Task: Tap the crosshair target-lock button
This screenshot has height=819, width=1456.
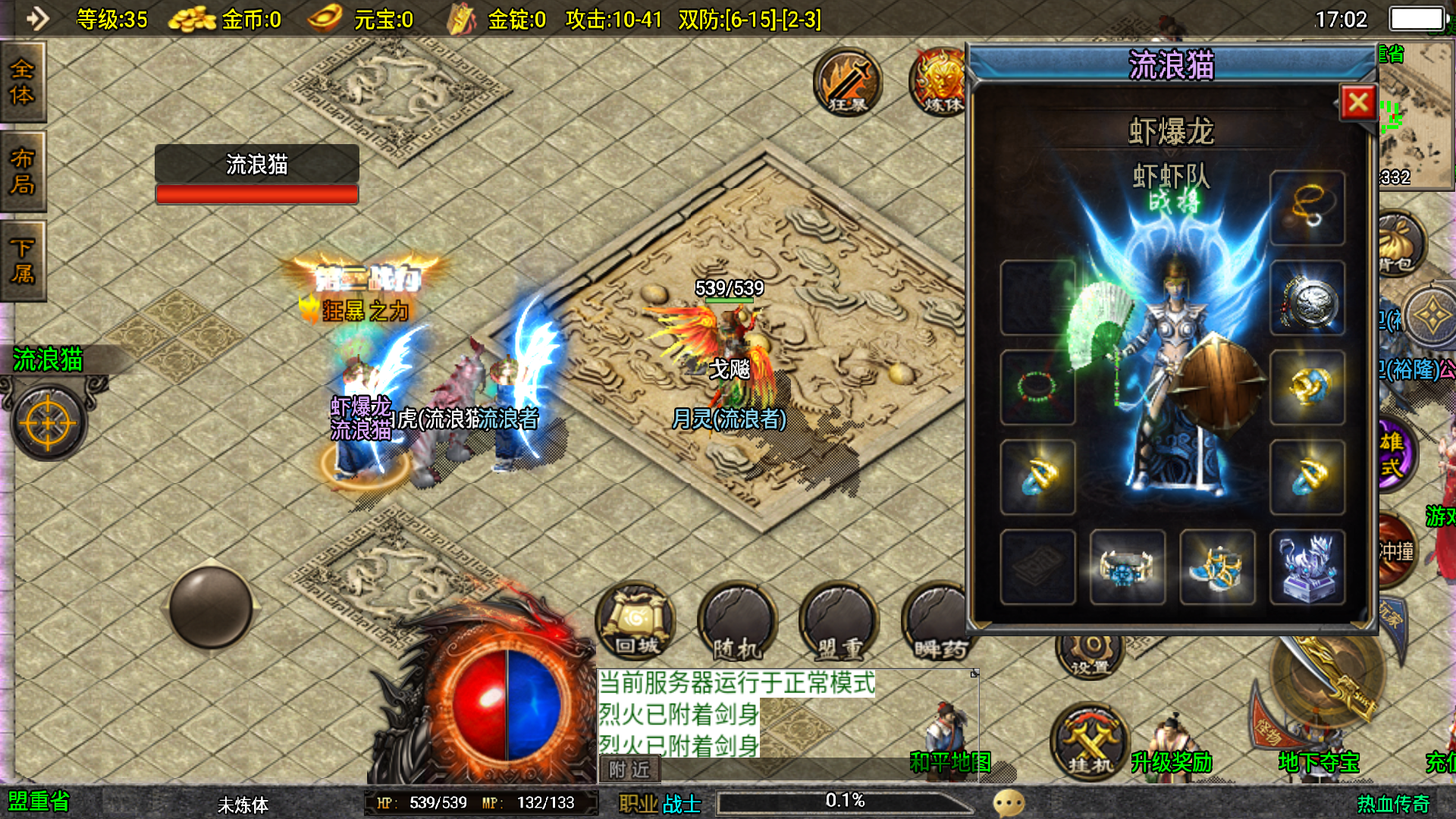Action: tap(49, 423)
